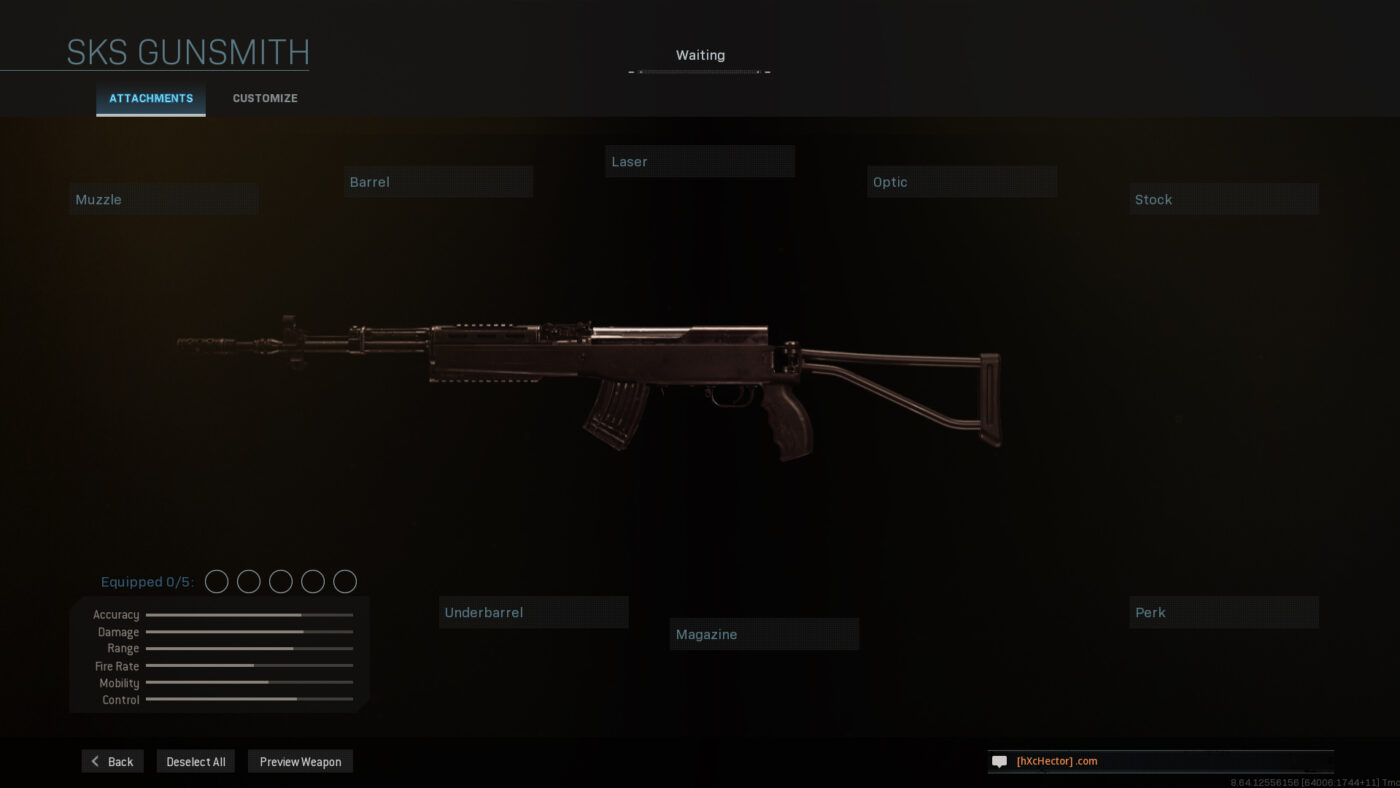Select the first Equipped attachment circle
Image resolution: width=1400 pixels, height=788 pixels.
pyautogui.click(x=216, y=580)
